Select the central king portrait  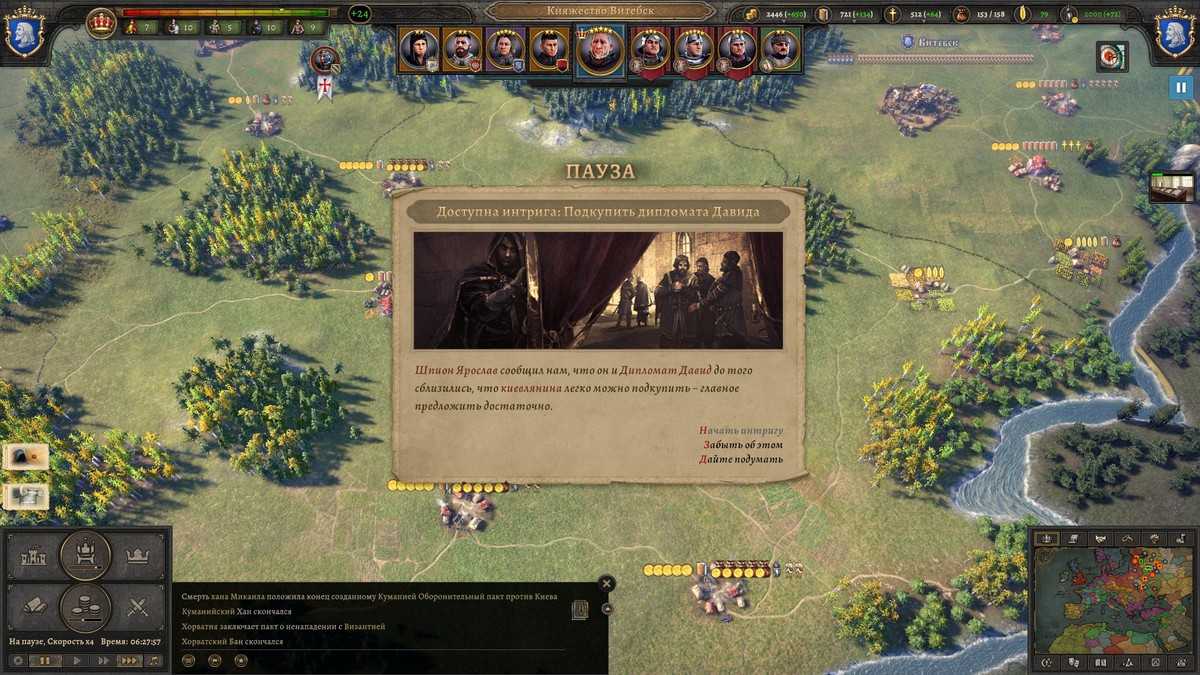pyautogui.click(x=600, y=49)
